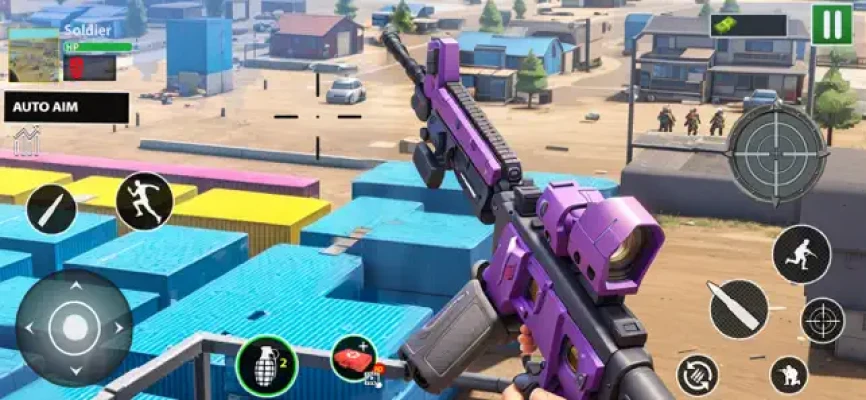Click the chart icon below AUTO AIM
866x400 pixels.
(x=26, y=141)
